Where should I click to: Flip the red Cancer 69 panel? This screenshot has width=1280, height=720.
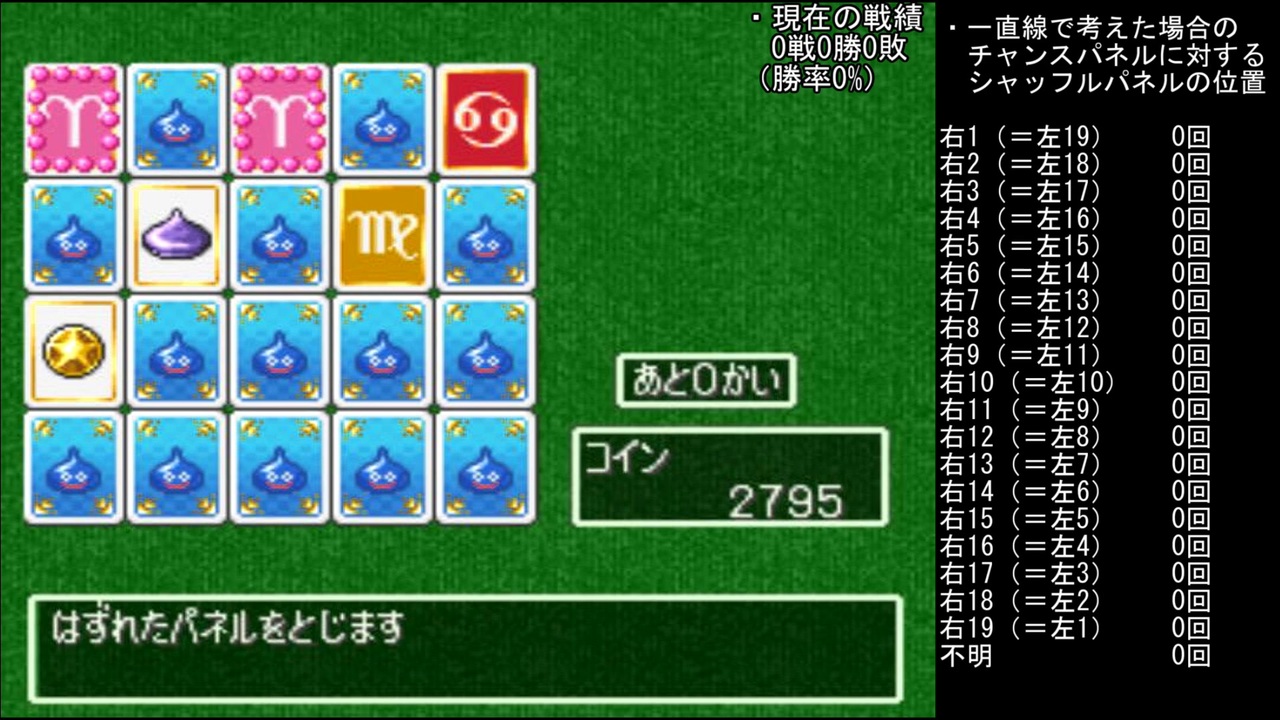coord(485,119)
